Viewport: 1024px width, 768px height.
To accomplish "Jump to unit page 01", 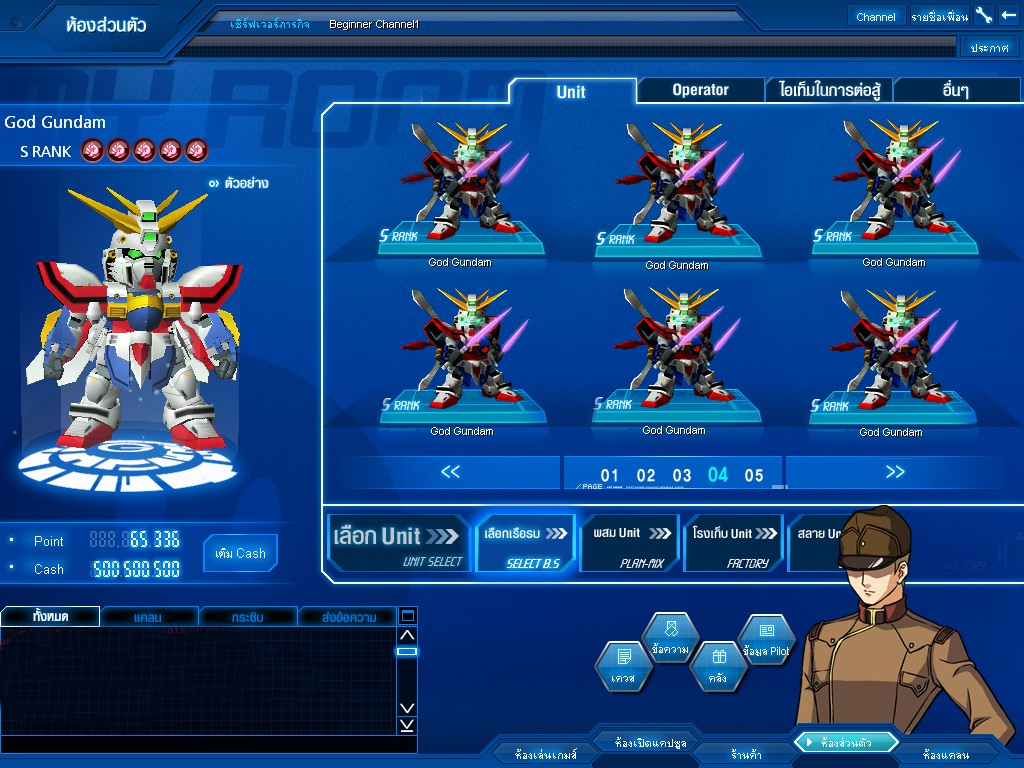I will (x=609, y=475).
